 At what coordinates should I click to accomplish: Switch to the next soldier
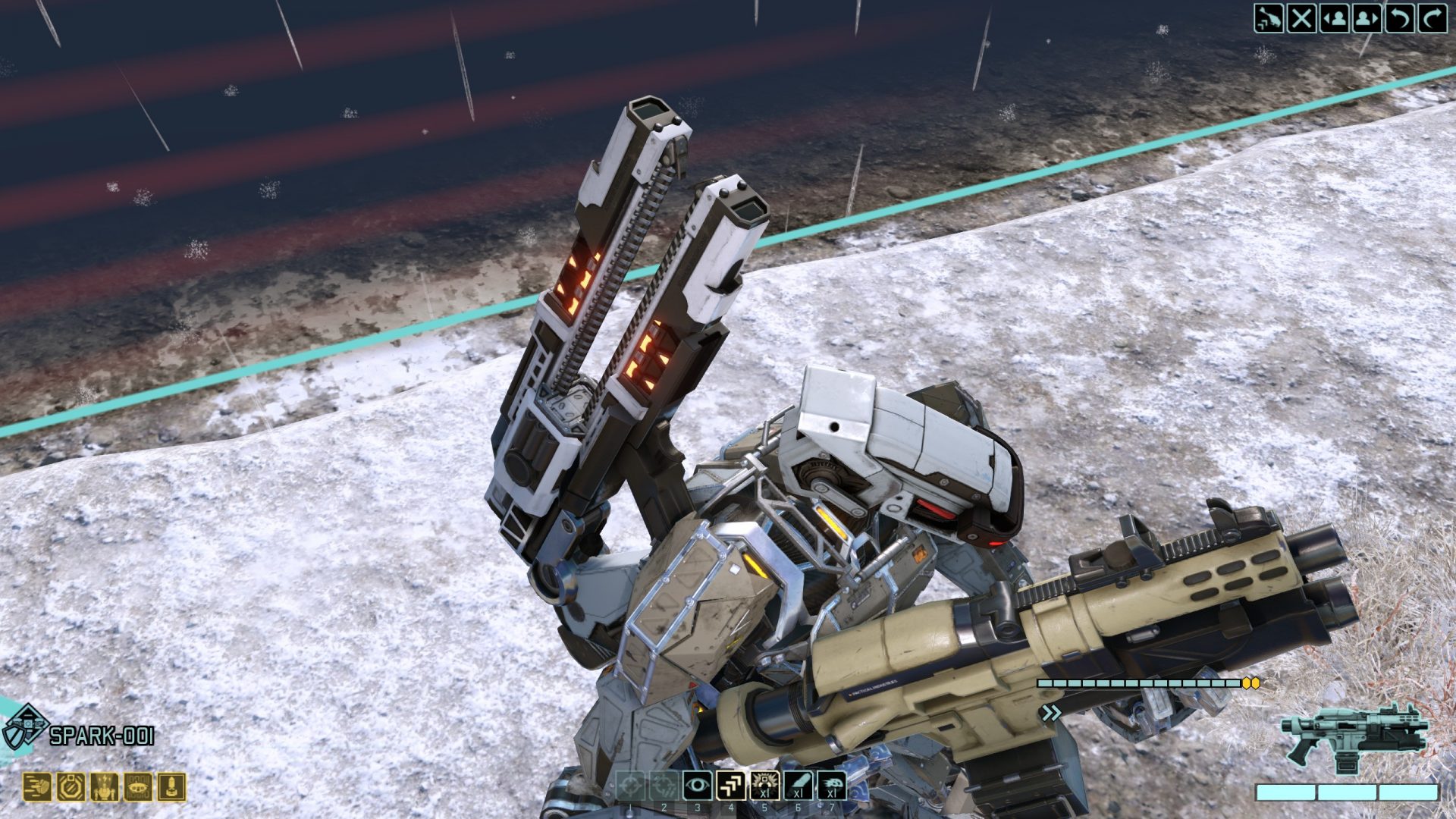click(x=1367, y=18)
